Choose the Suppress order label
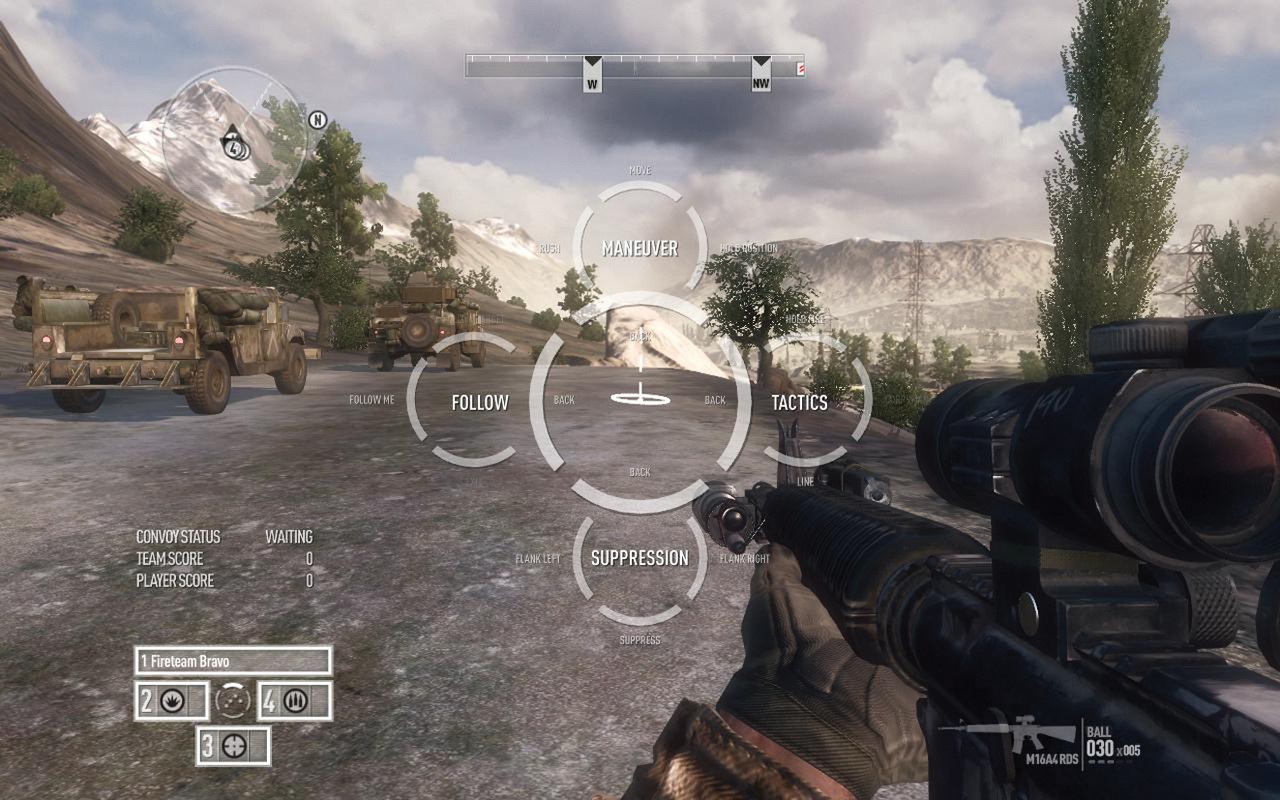This screenshot has width=1280, height=800. [x=640, y=640]
